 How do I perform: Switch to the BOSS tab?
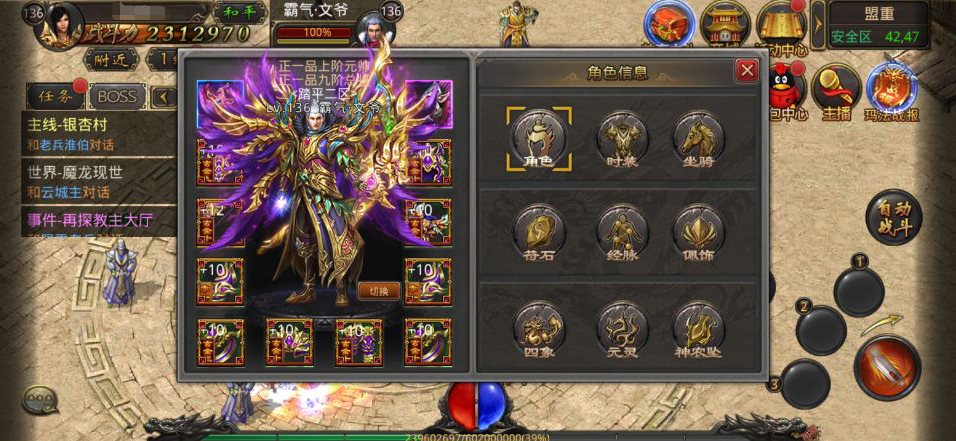(x=116, y=96)
